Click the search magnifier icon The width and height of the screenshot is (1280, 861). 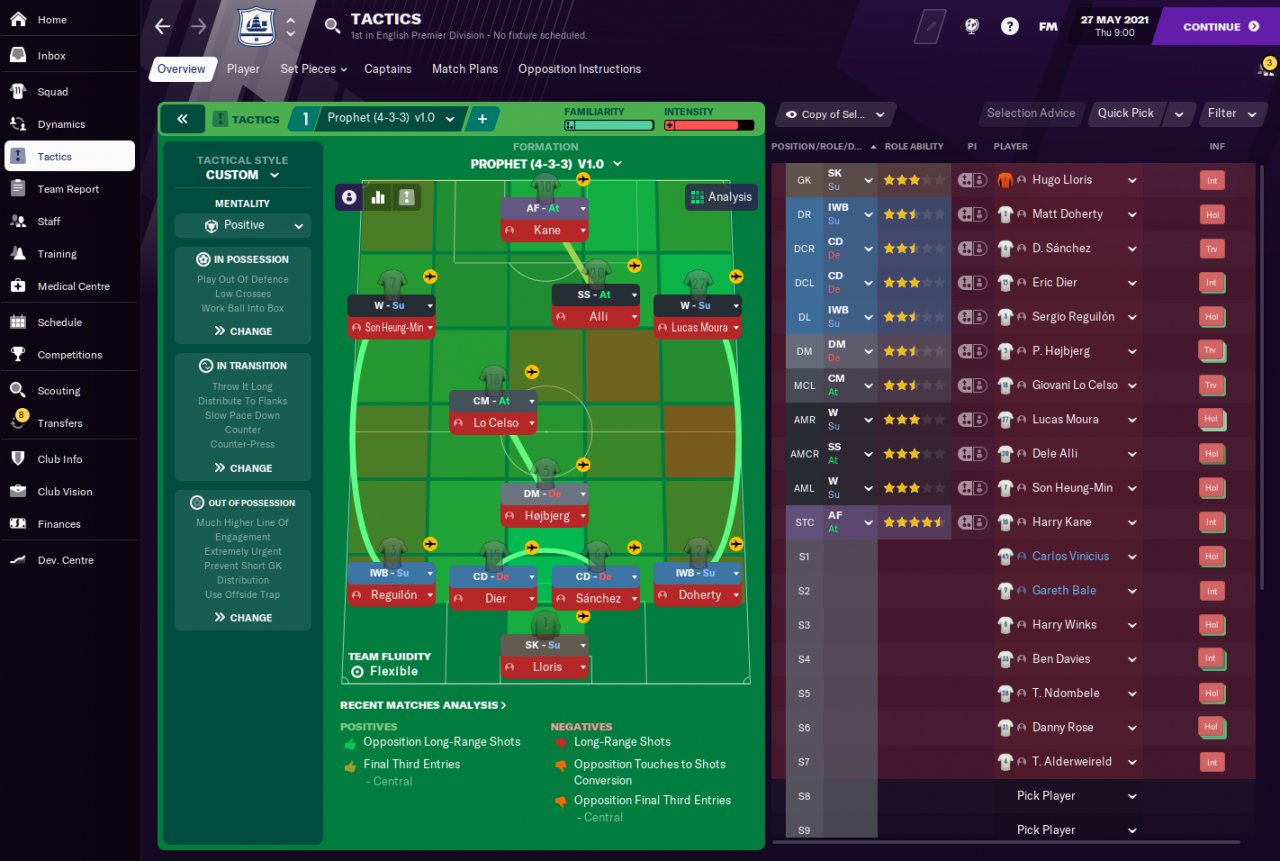[x=333, y=26]
